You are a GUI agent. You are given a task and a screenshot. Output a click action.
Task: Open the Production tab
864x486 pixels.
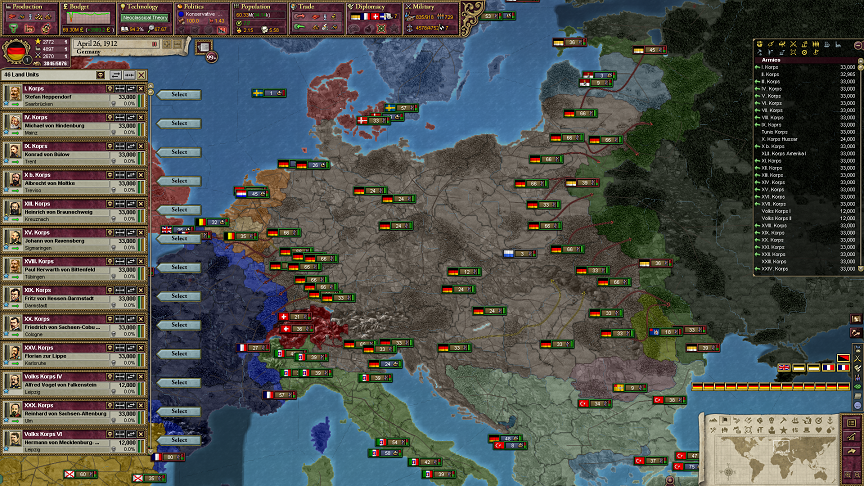29,6
